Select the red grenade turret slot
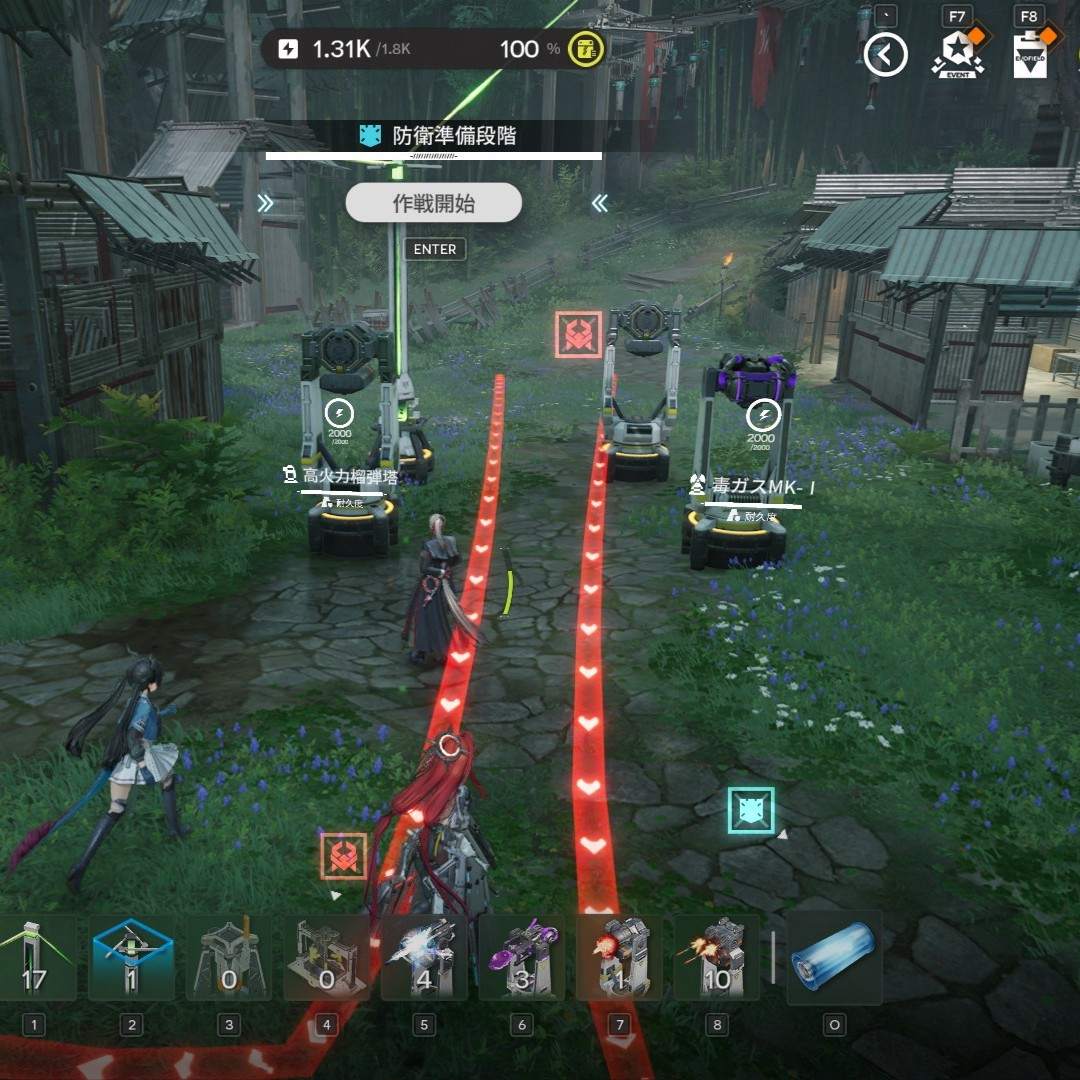Screen dimensions: 1080x1080 tap(619, 958)
